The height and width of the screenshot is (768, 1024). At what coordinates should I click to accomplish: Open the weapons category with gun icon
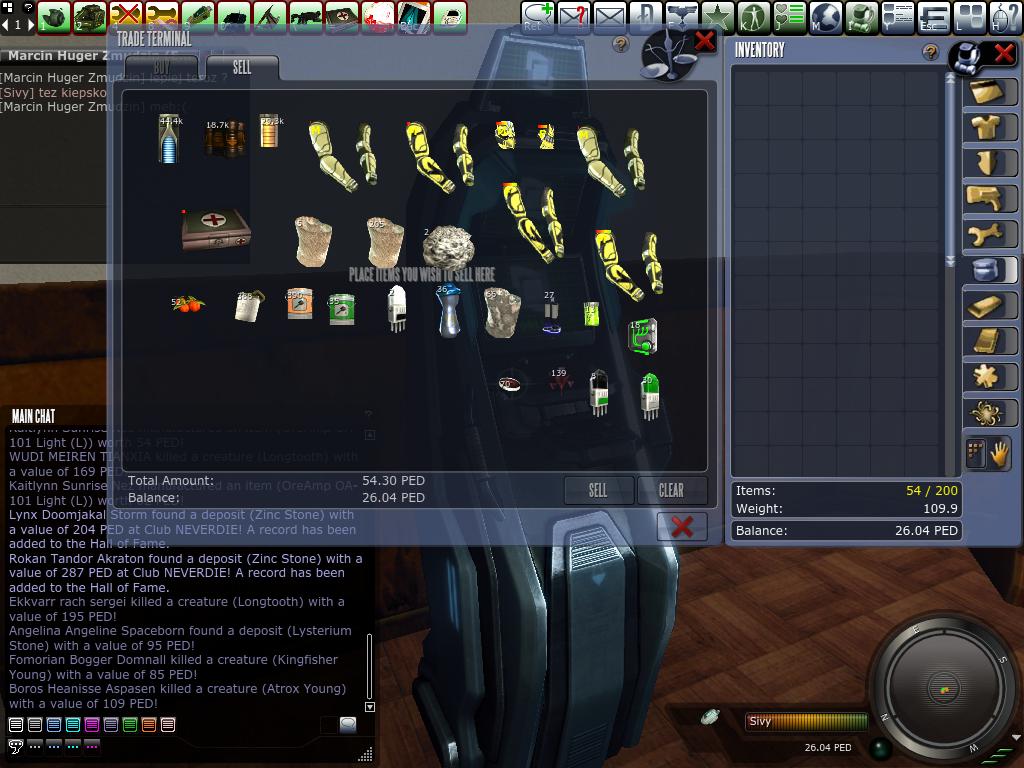[x=989, y=198]
